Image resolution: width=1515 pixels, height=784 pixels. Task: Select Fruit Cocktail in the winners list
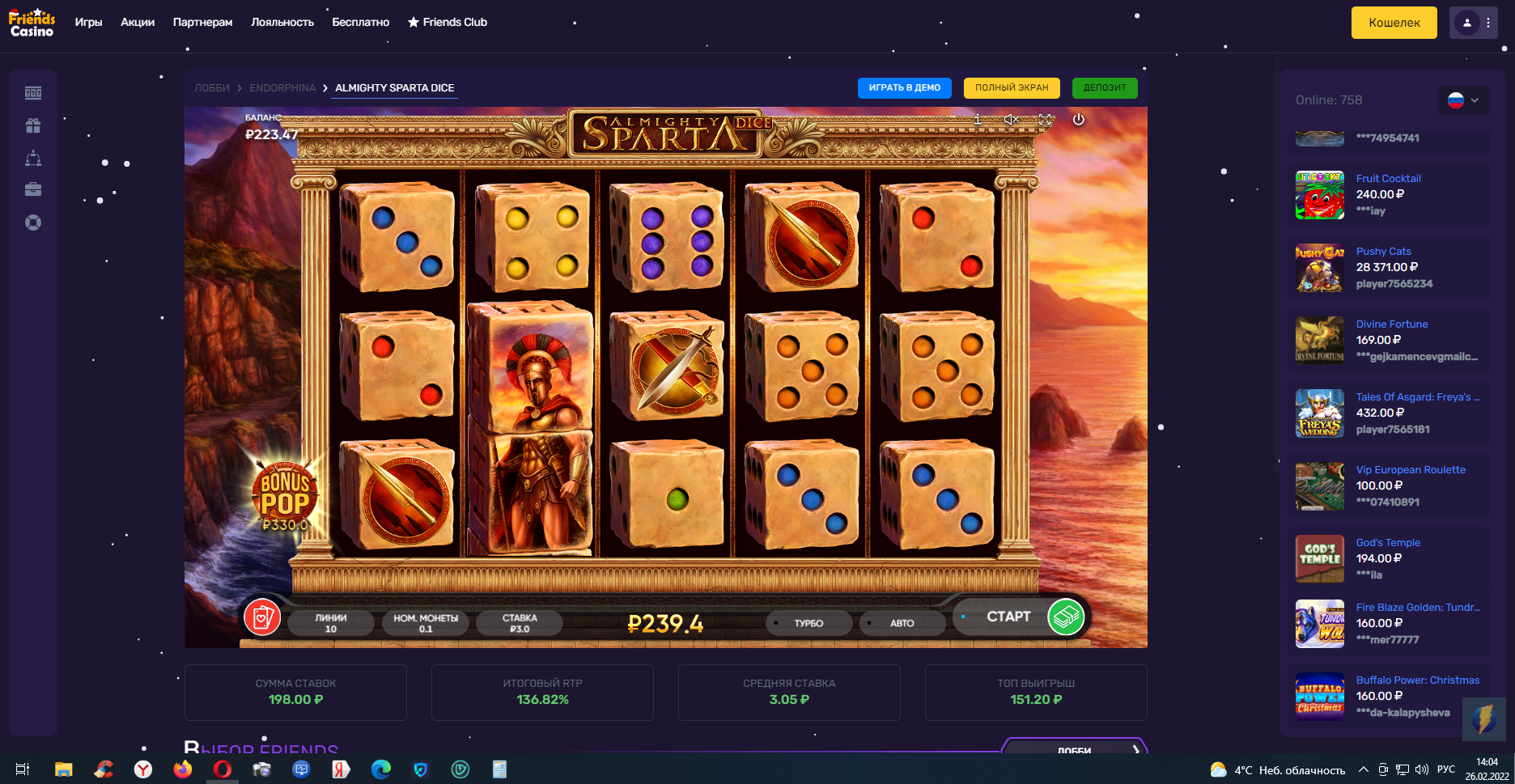pos(1388,179)
